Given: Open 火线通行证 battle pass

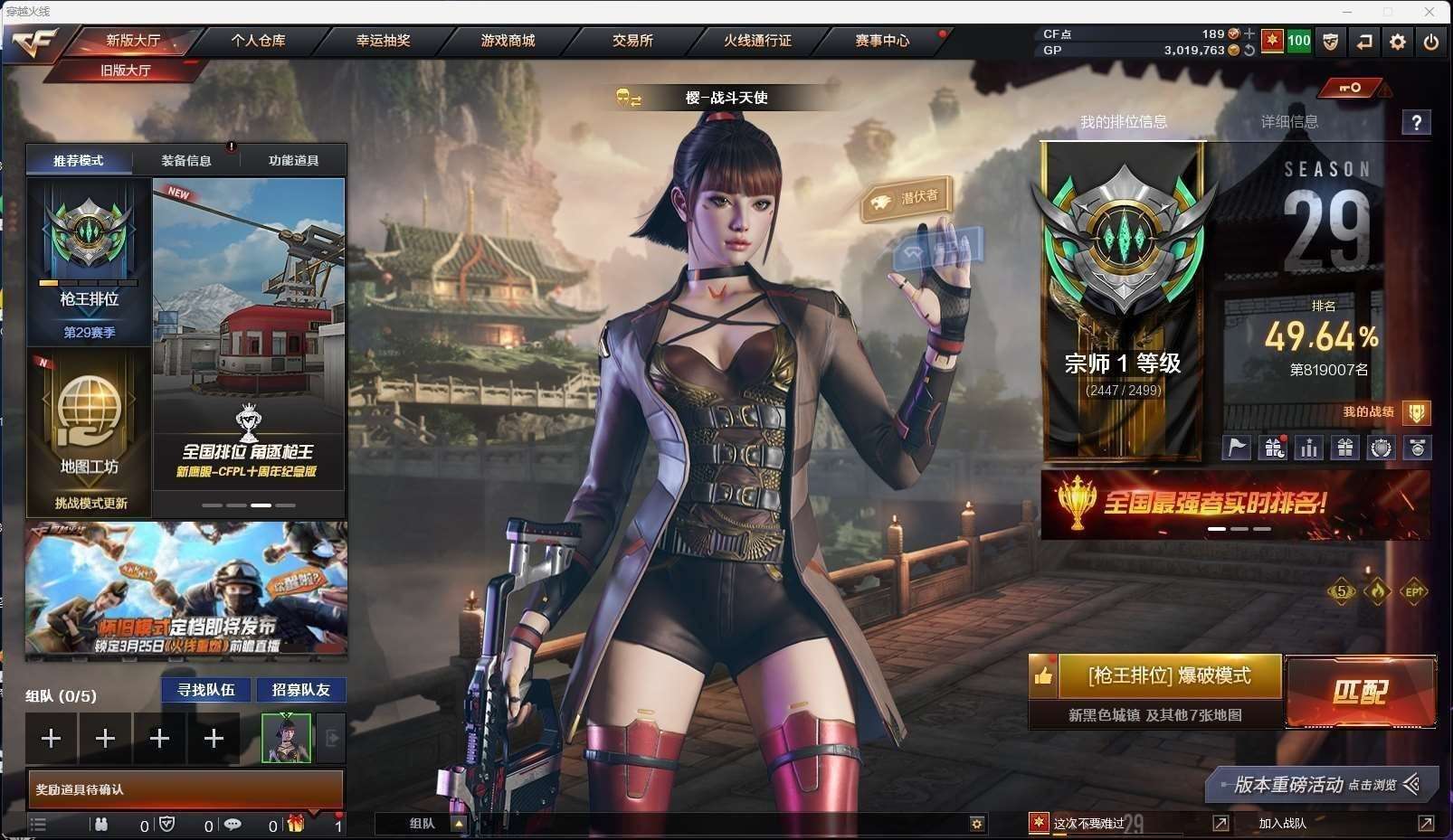Looking at the screenshot, I should 757,41.
